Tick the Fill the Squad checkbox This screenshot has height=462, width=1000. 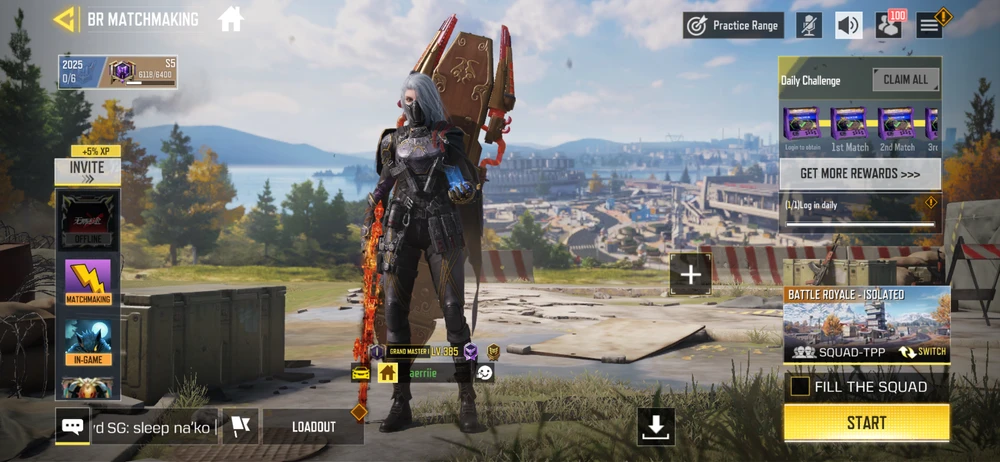point(800,386)
